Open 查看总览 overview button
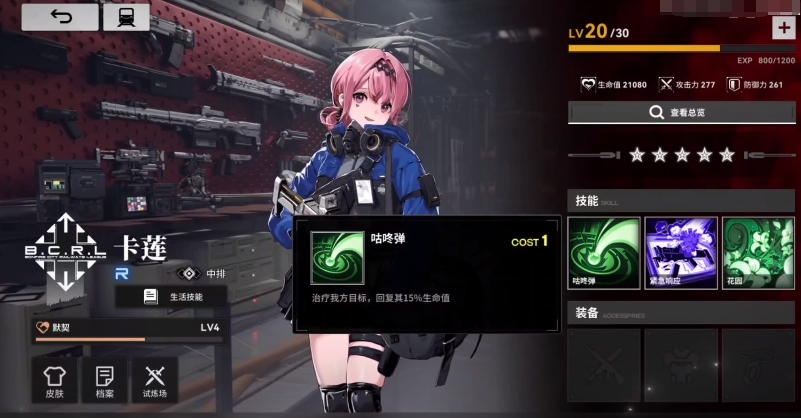This screenshot has height=418, width=801. tap(682, 112)
